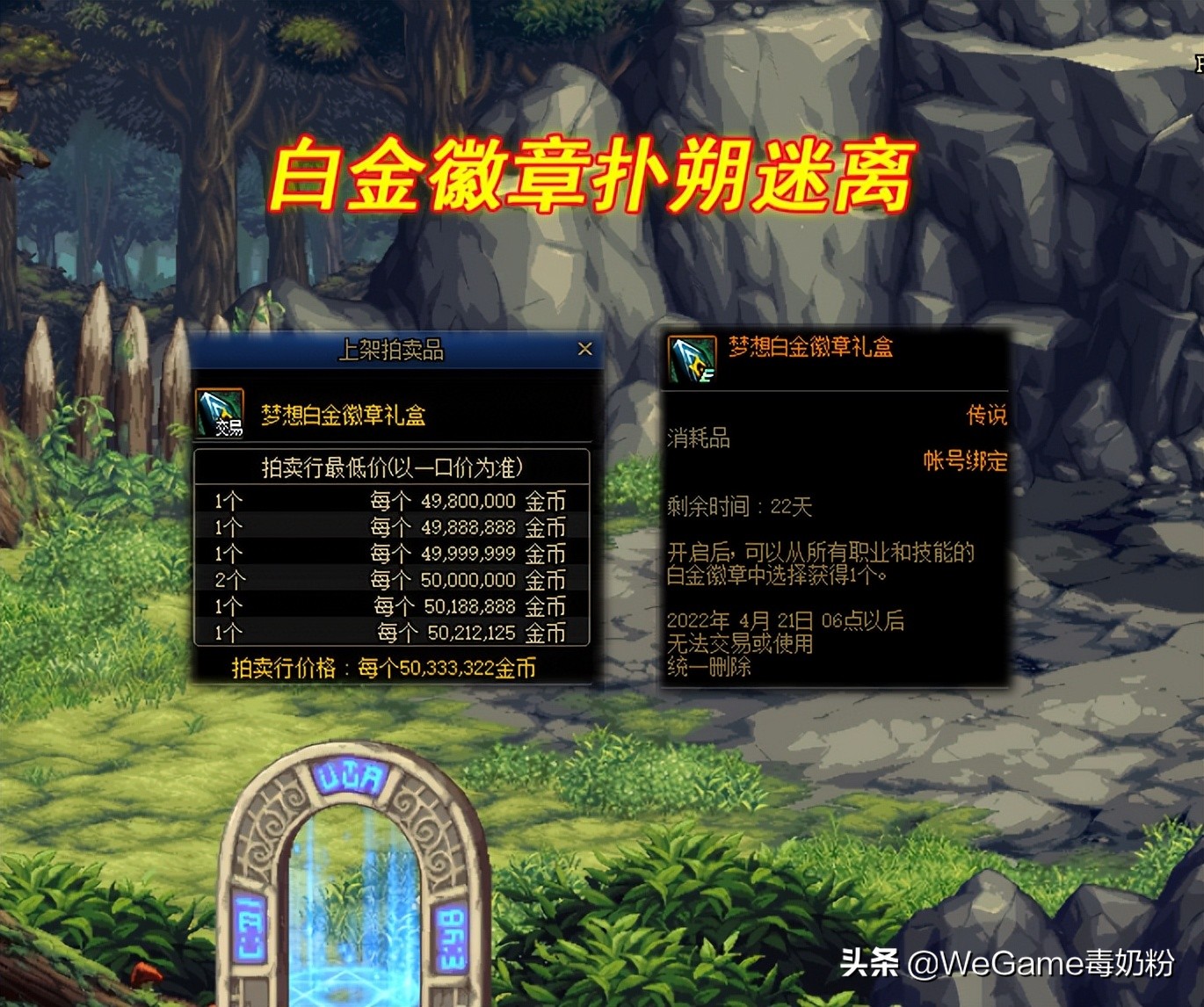Click the 梦想白金徽章礼盒 item icon in the auction window

(221, 411)
